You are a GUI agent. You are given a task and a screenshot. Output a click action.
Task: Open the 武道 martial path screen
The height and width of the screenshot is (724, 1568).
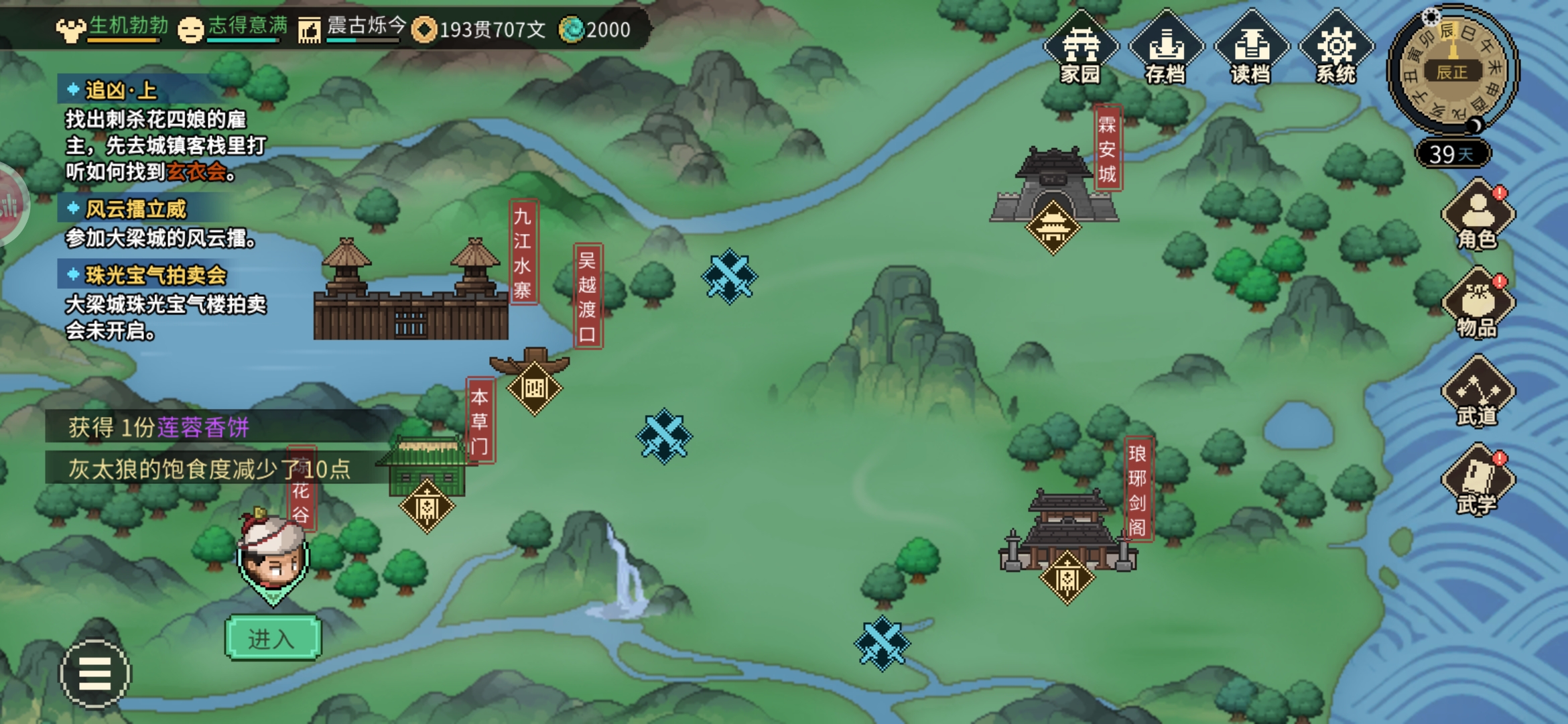click(1478, 392)
